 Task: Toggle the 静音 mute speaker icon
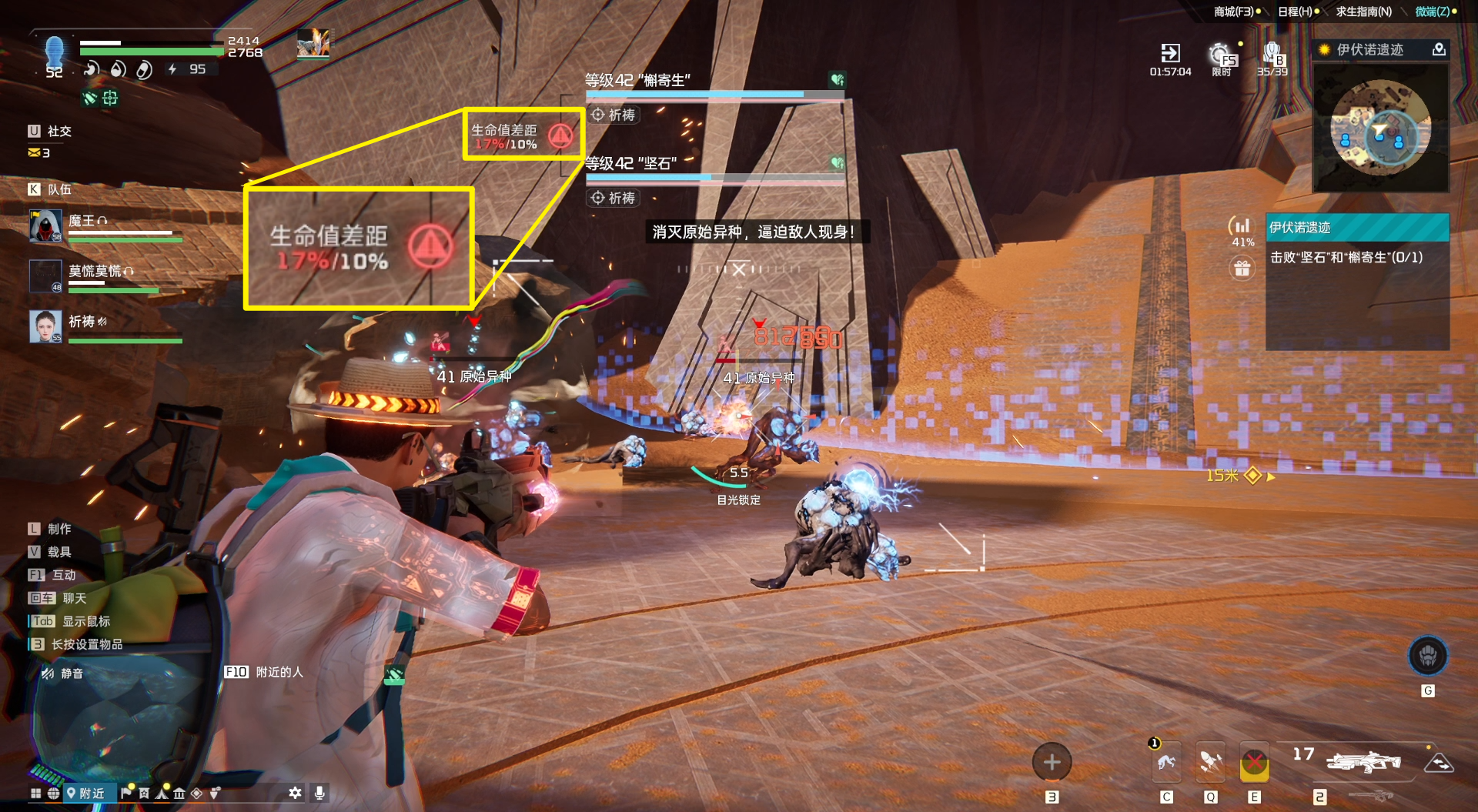[x=48, y=673]
